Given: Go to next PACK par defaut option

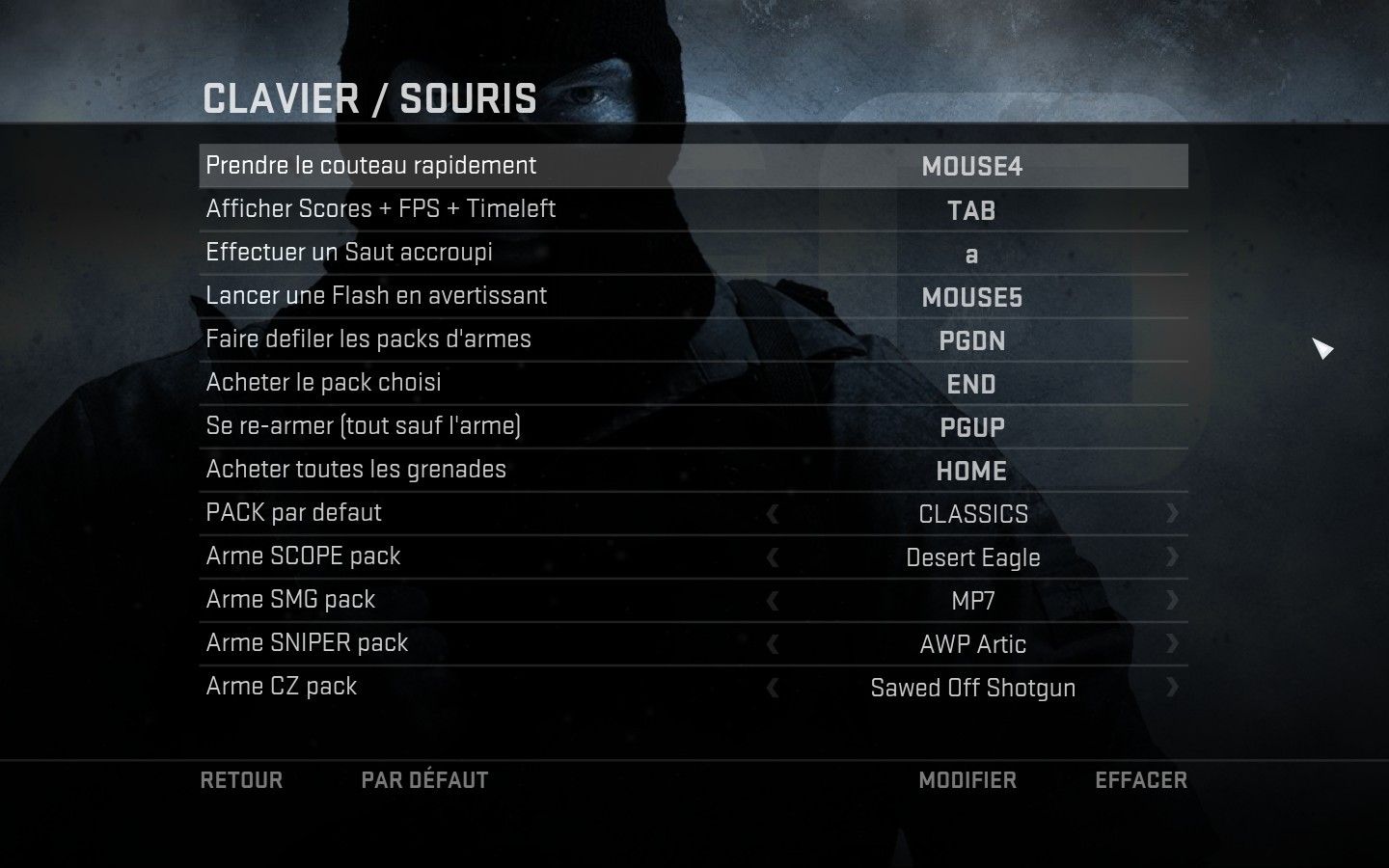Looking at the screenshot, I should point(1172,513).
